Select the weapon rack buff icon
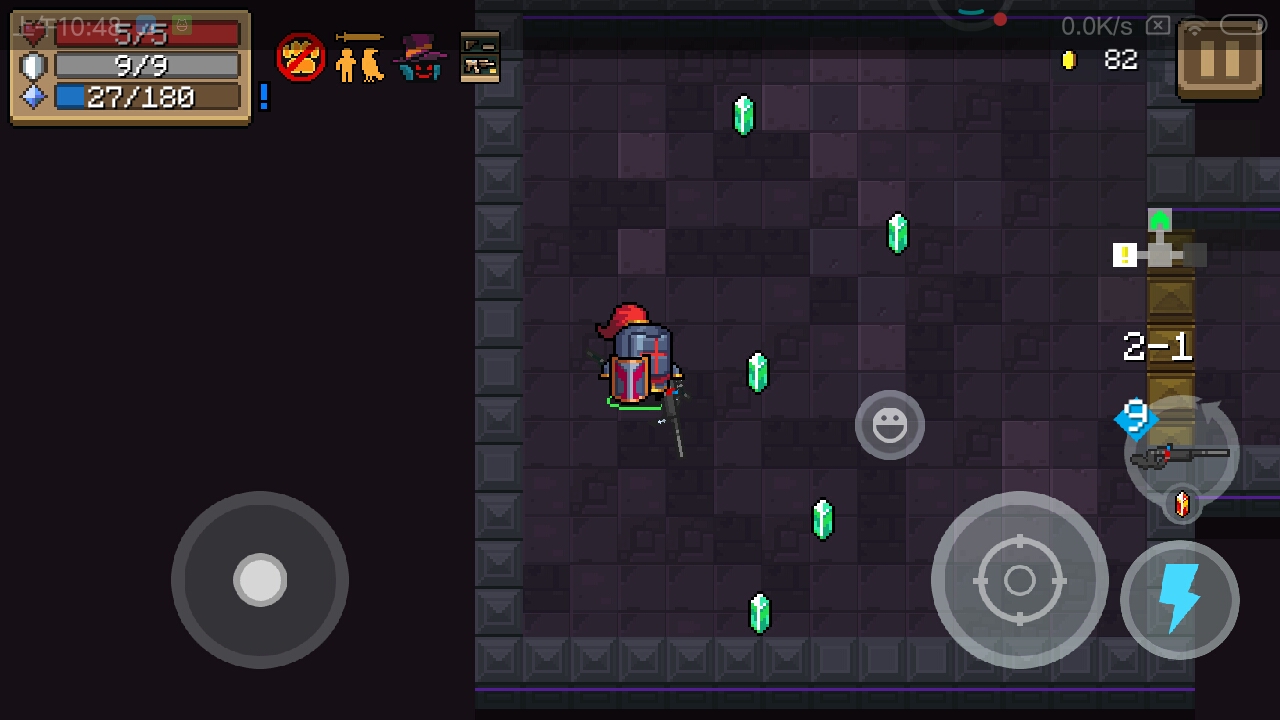Screen dimensions: 1280x720 480,58
